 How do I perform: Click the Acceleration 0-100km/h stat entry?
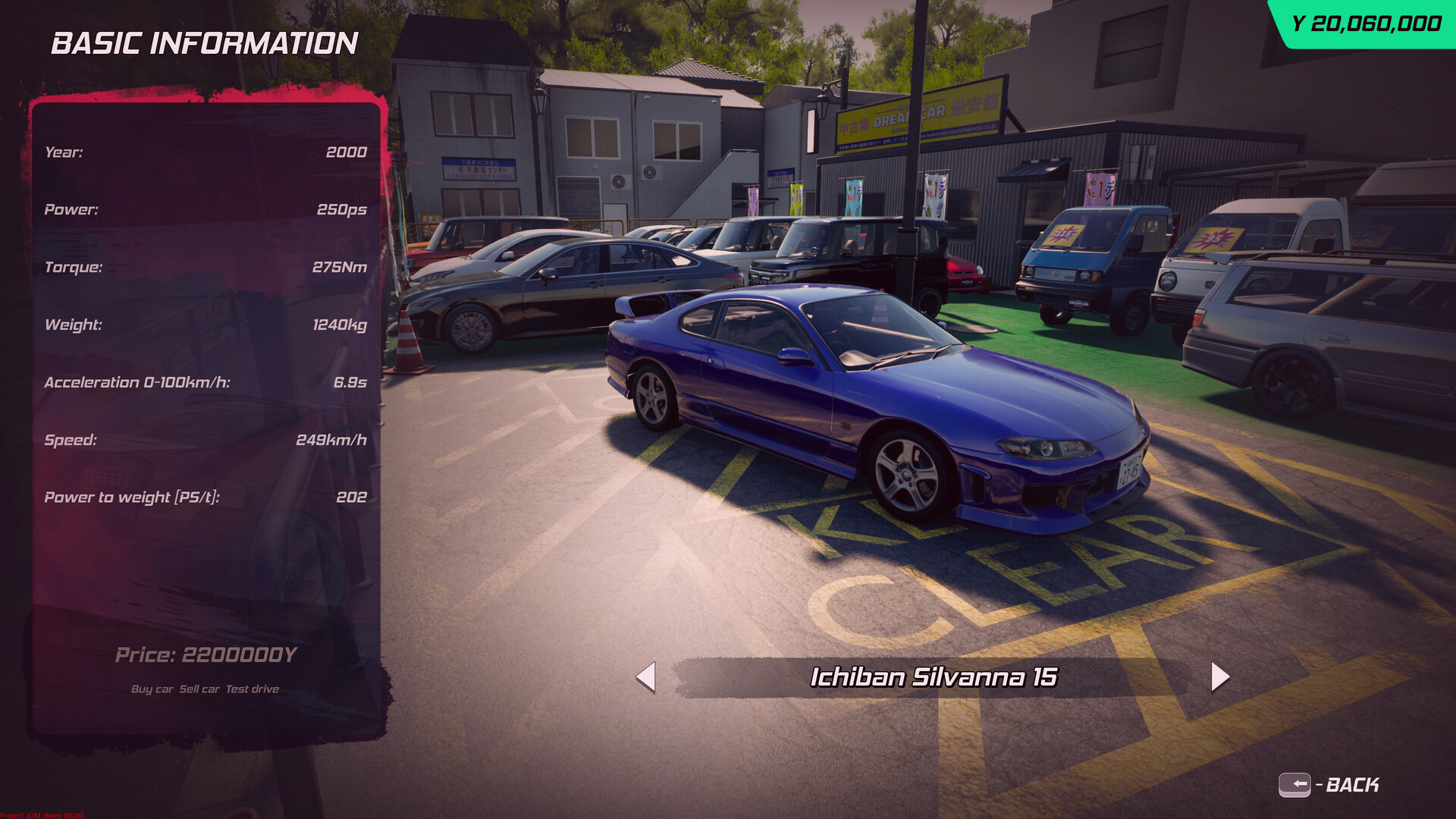coord(205,382)
